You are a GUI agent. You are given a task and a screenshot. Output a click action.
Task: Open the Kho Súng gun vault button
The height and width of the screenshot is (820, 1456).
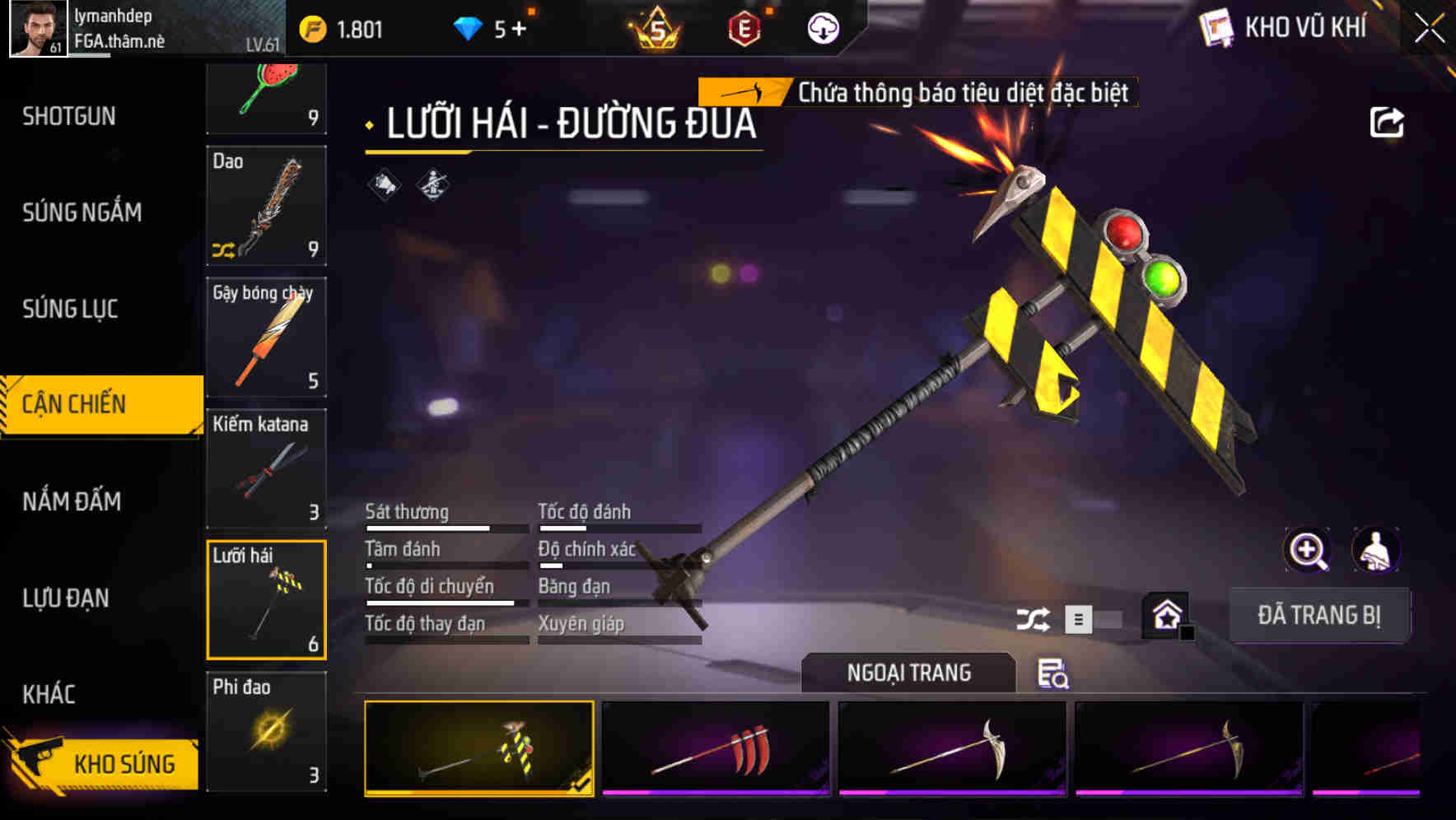pos(125,763)
